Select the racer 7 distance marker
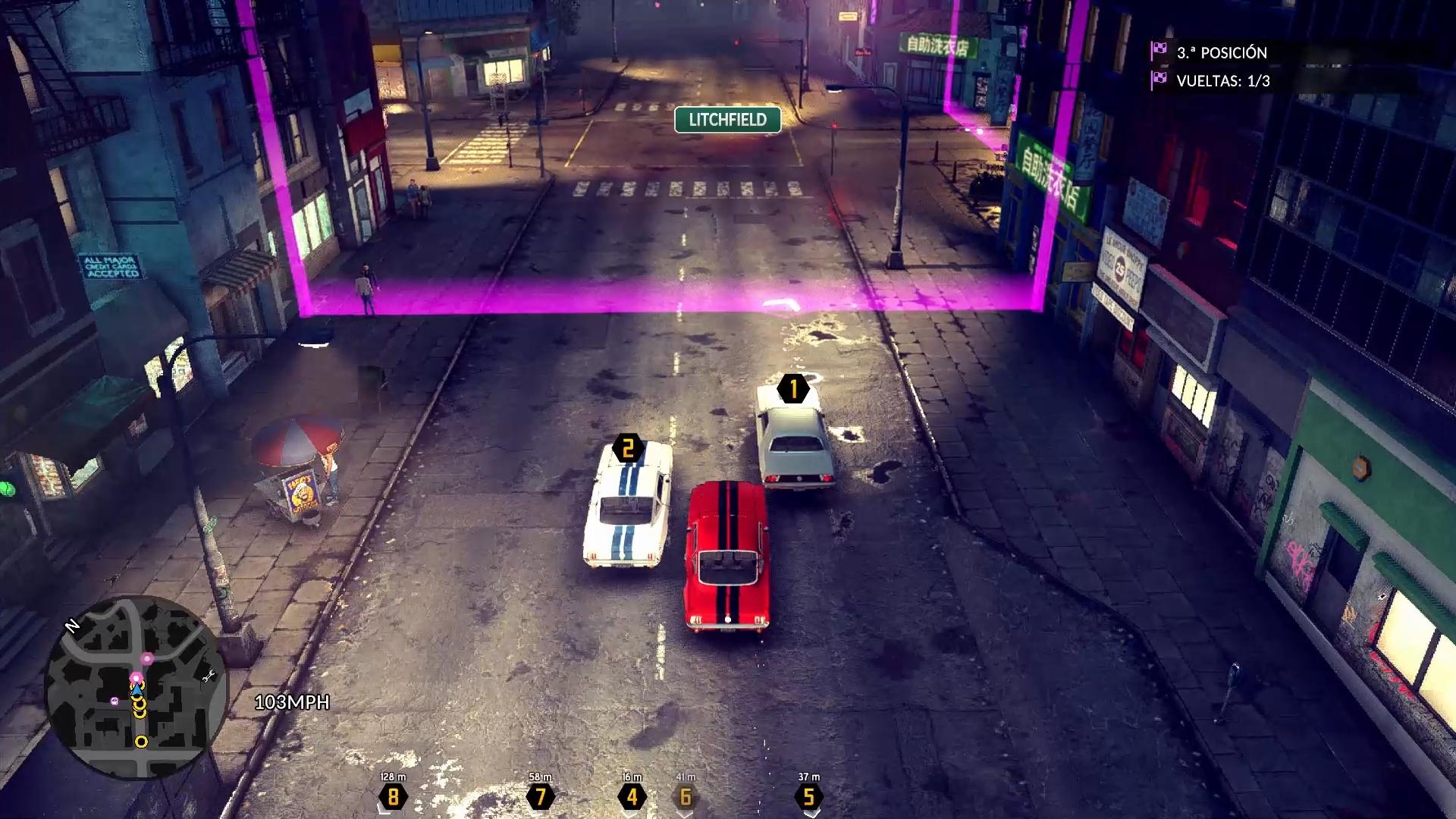The width and height of the screenshot is (1456, 819). [x=540, y=796]
